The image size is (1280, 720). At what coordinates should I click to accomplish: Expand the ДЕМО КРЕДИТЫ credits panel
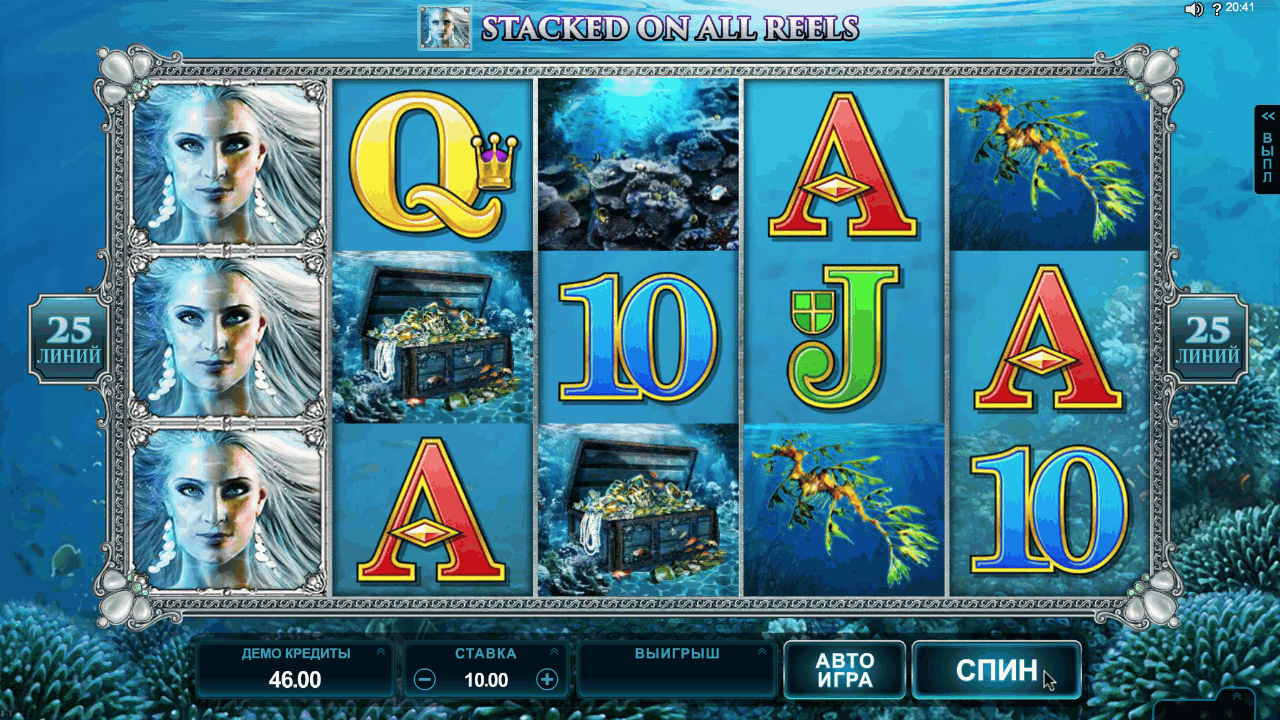380,652
